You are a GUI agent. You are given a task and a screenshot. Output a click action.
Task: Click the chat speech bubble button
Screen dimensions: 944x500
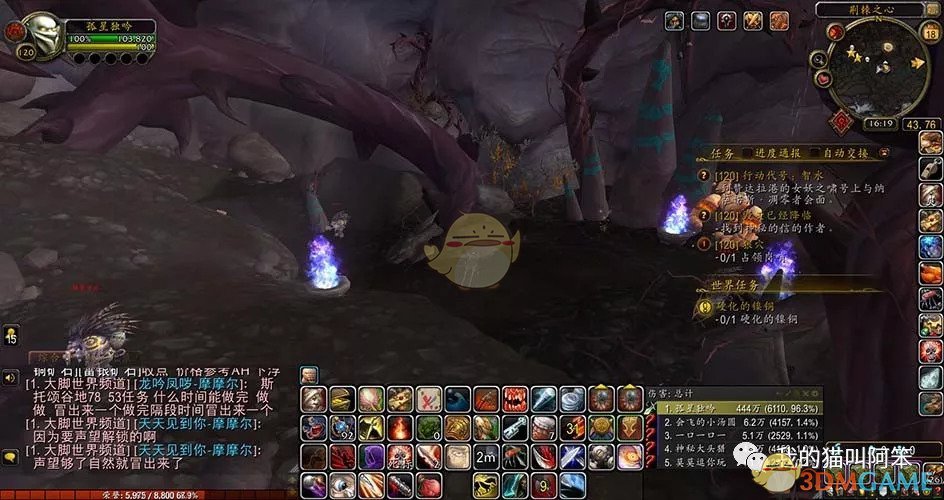click(x=11, y=456)
